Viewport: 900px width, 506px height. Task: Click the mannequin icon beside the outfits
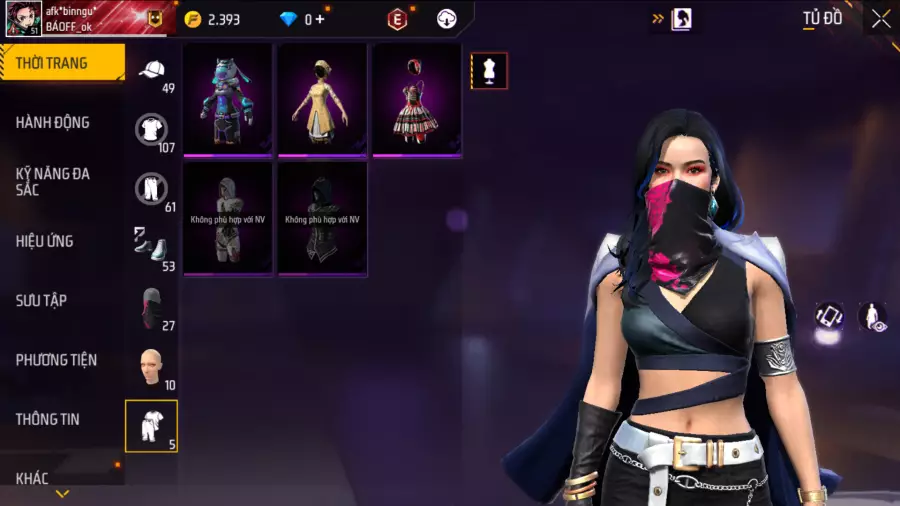pos(489,71)
